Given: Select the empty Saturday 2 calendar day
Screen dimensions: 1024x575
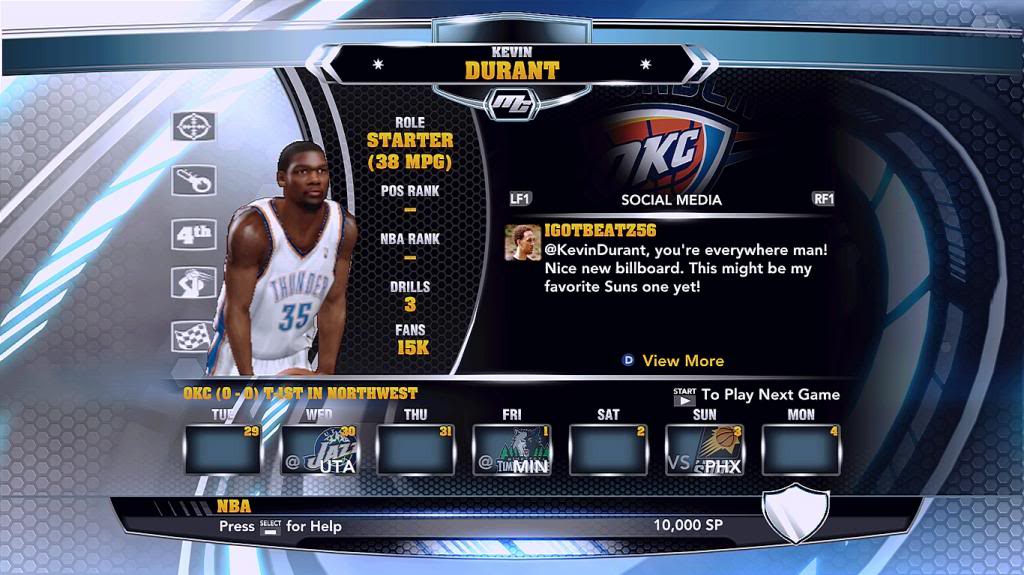Looking at the screenshot, I should coord(608,449).
